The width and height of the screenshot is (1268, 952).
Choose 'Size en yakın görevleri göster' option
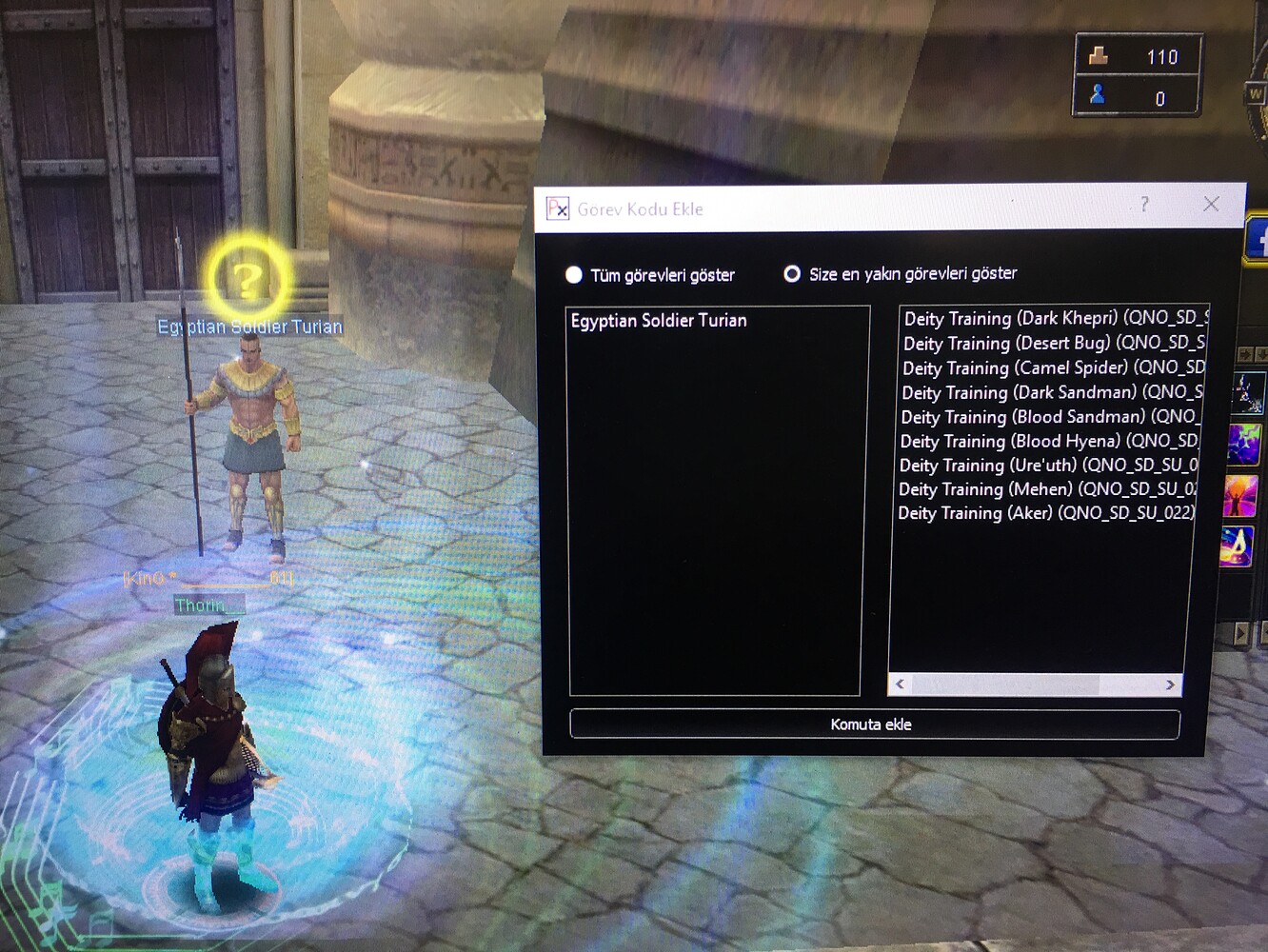point(792,274)
